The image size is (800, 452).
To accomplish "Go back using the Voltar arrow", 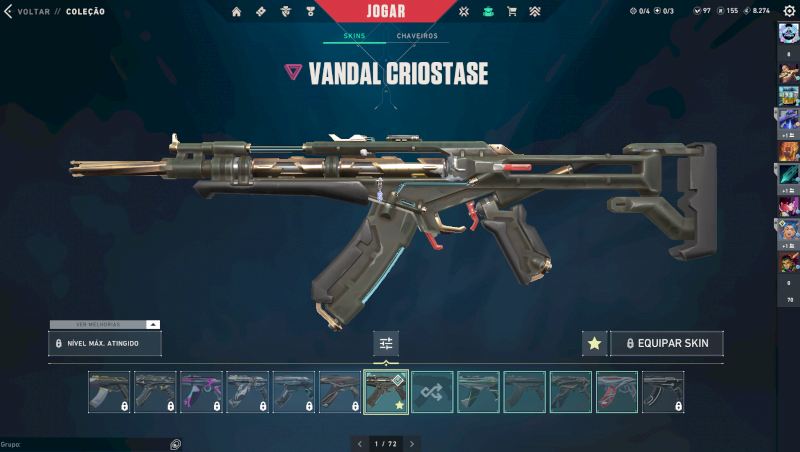I will [8, 11].
